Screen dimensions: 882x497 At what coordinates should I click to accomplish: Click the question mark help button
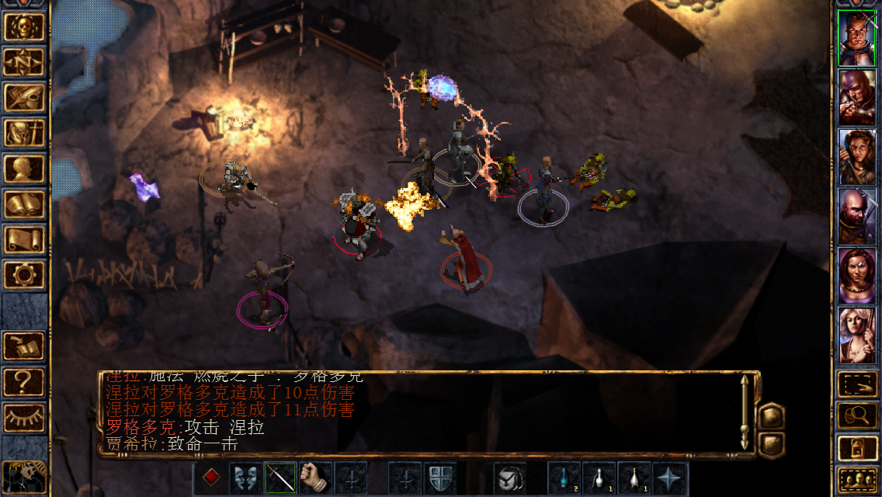click(x=24, y=381)
